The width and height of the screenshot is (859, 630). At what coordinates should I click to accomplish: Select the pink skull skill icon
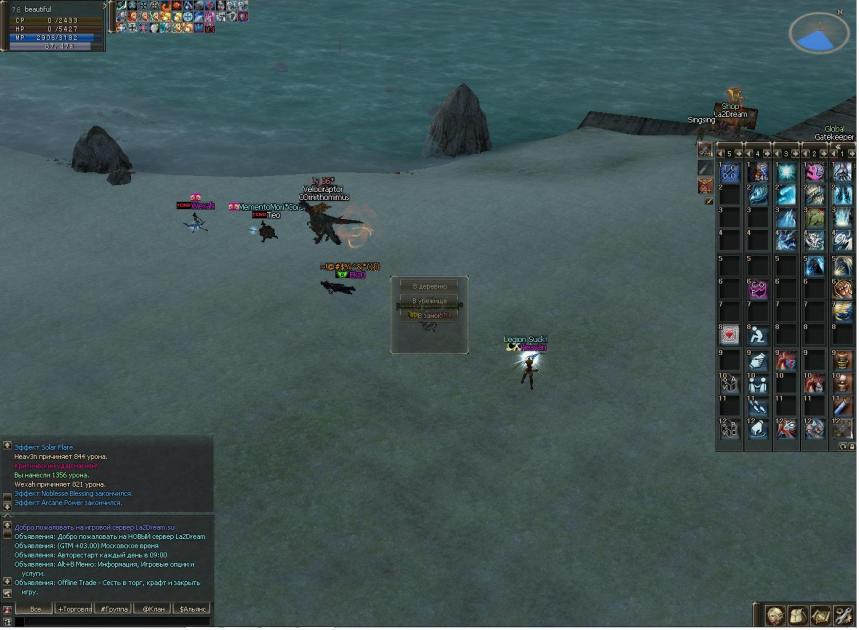[x=815, y=171]
